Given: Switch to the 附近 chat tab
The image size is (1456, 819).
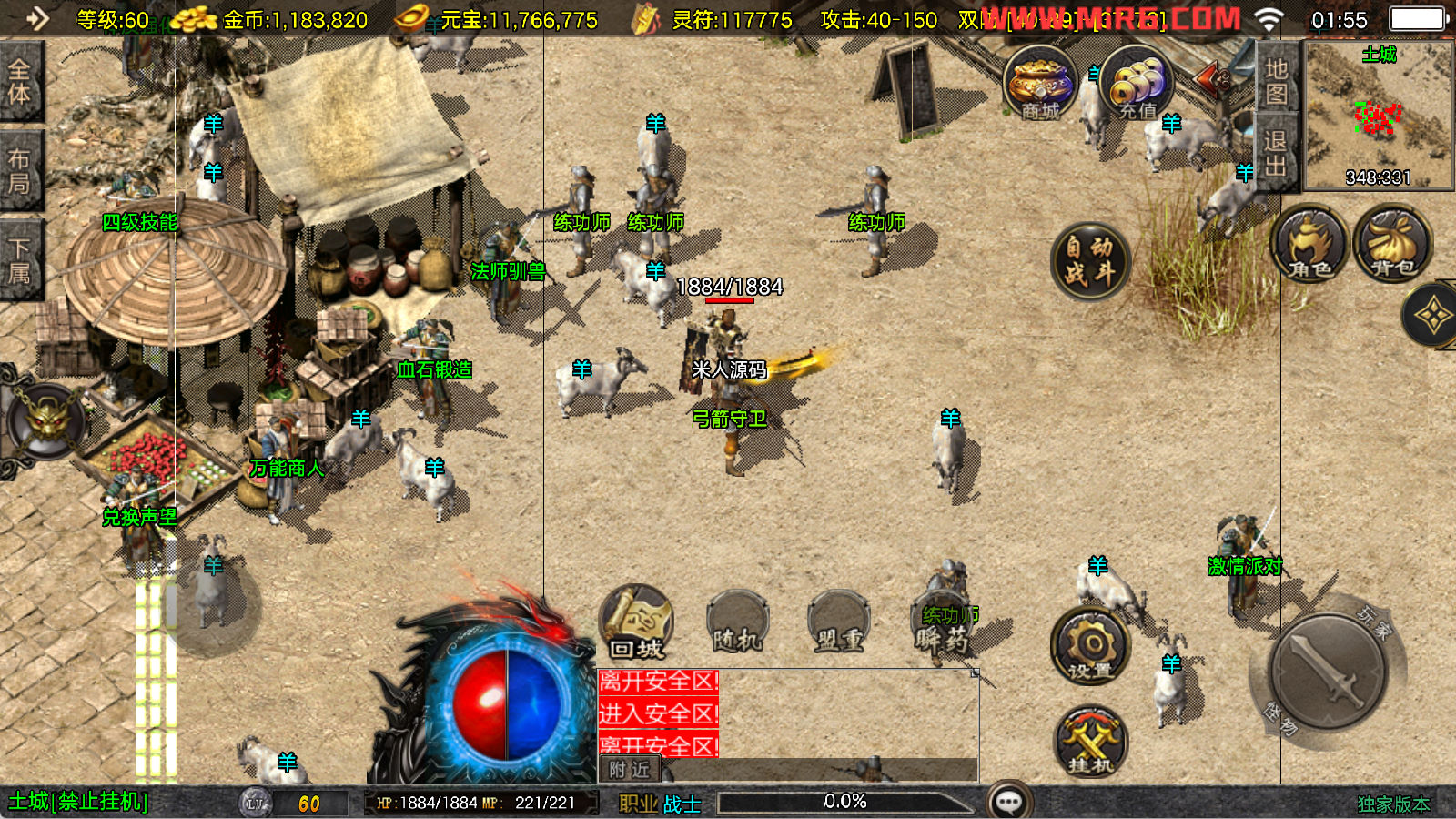Looking at the screenshot, I should 629,770.
